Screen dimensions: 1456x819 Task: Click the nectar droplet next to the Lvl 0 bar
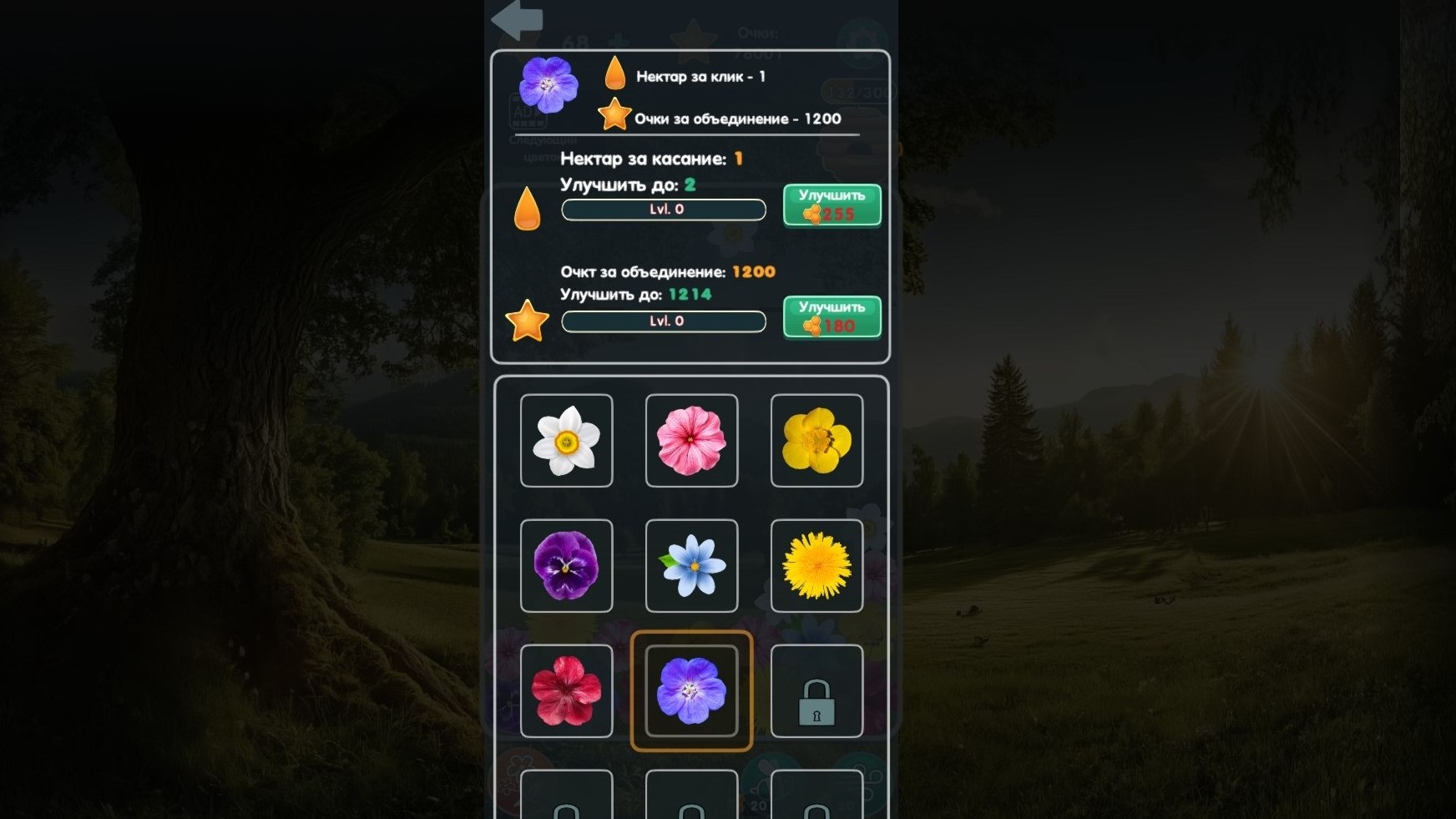(528, 208)
